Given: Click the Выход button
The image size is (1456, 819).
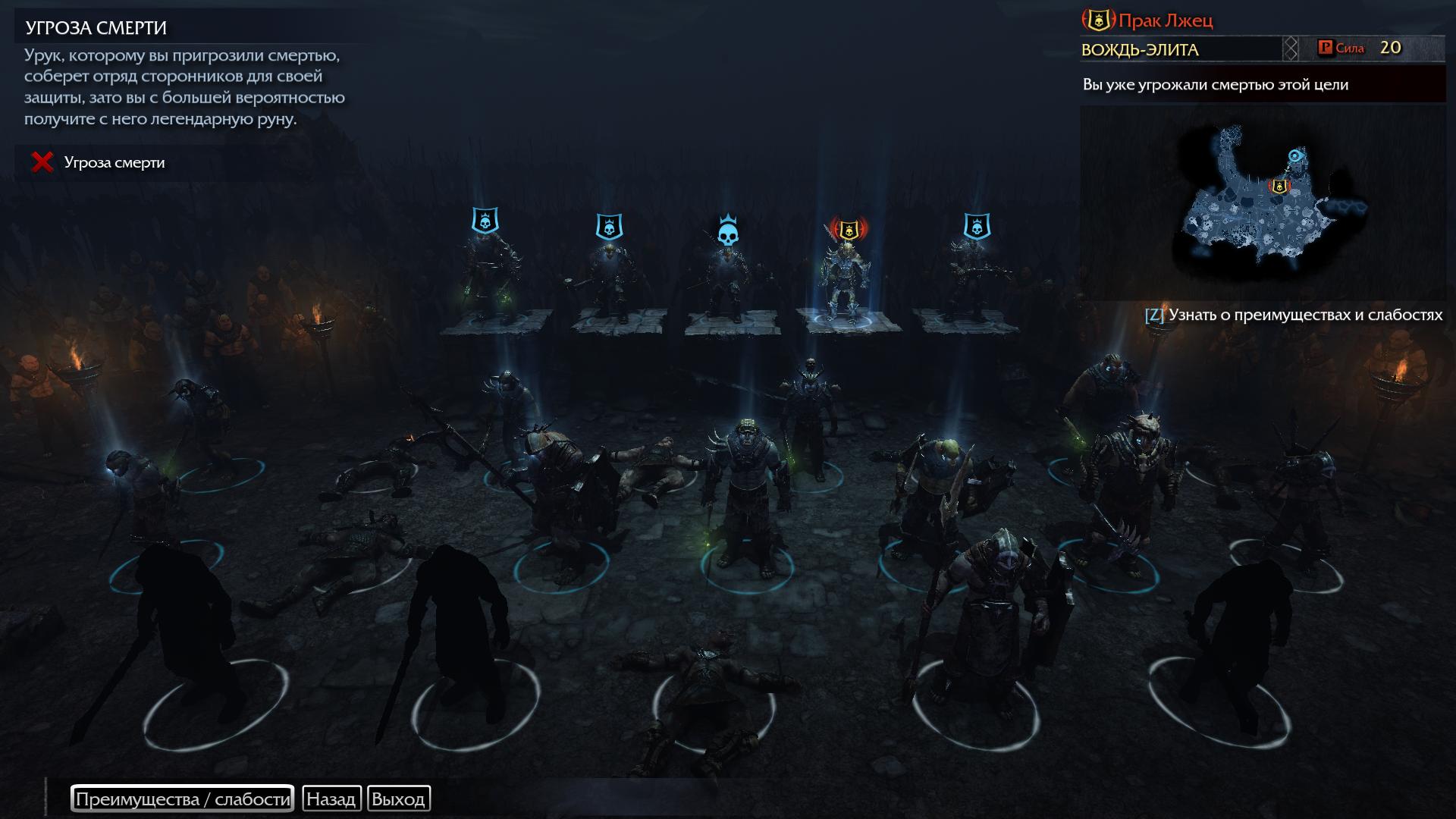Looking at the screenshot, I should (398, 799).
